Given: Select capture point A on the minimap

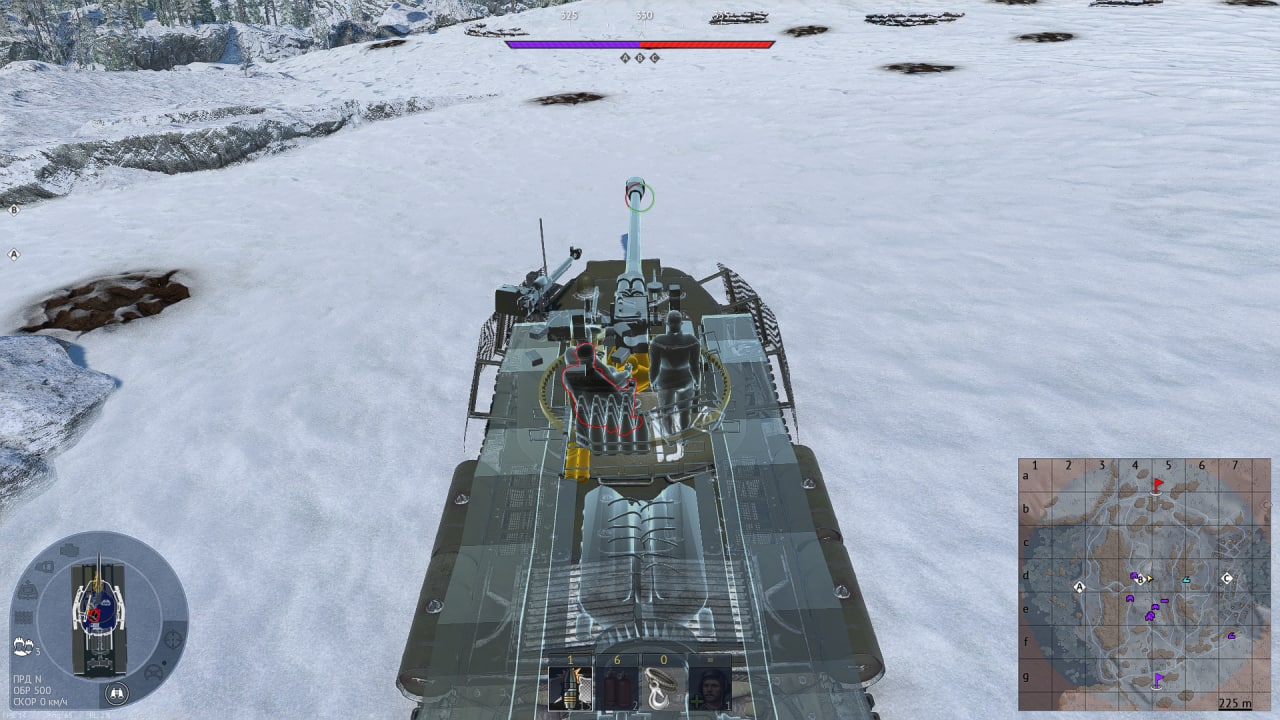Looking at the screenshot, I should [1079, 587].
